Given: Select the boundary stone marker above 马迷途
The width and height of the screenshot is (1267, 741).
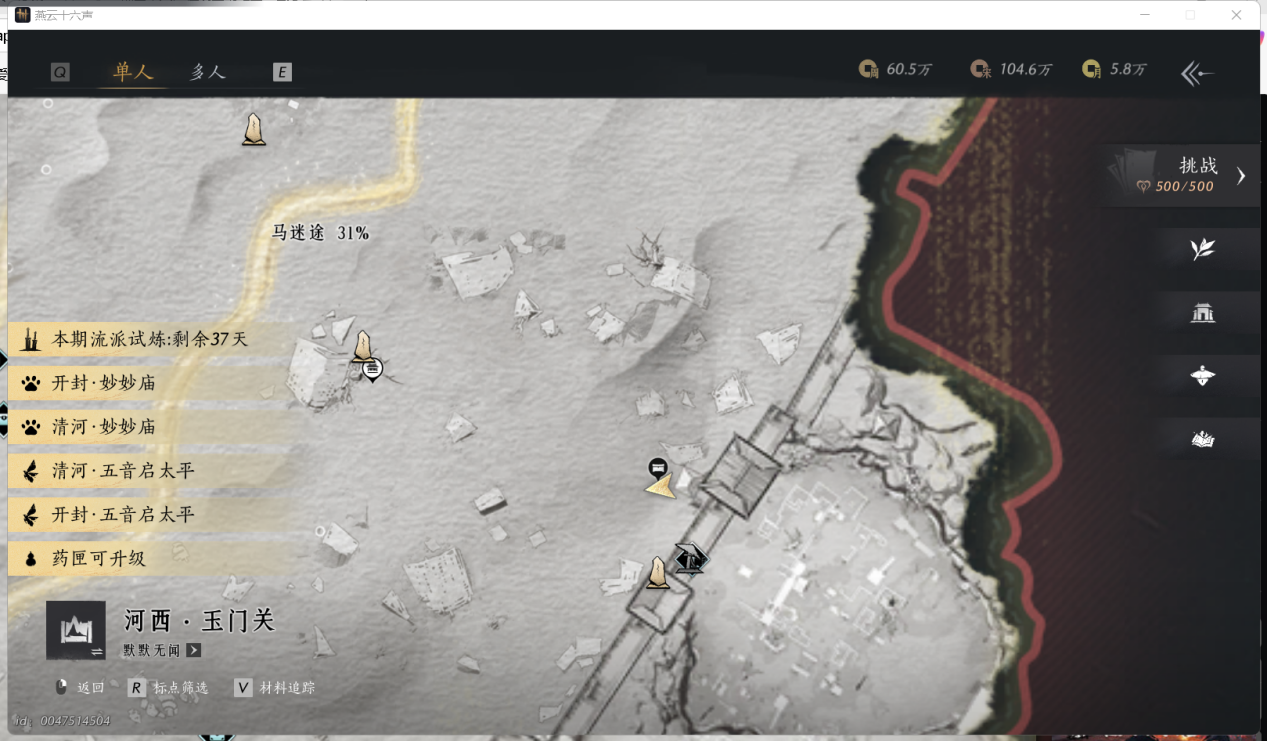Looking at the screenshot, I should (254, 129).
